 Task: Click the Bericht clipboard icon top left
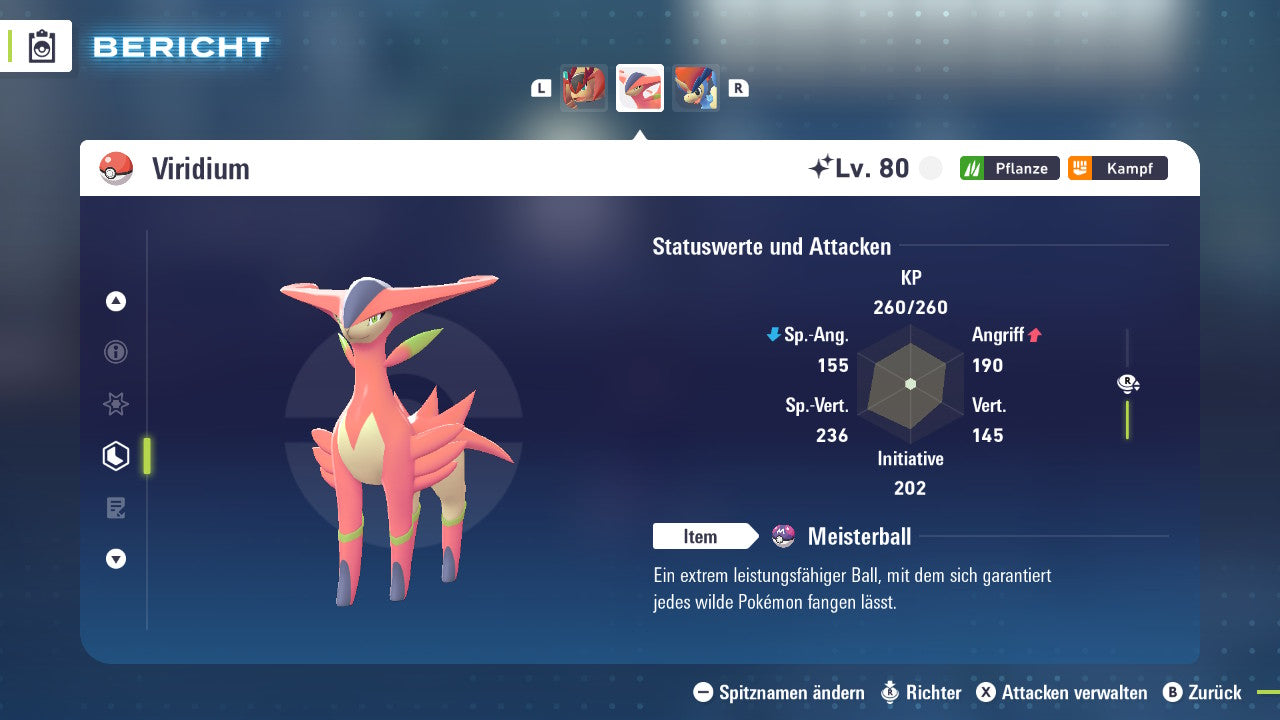coord(40,46)
